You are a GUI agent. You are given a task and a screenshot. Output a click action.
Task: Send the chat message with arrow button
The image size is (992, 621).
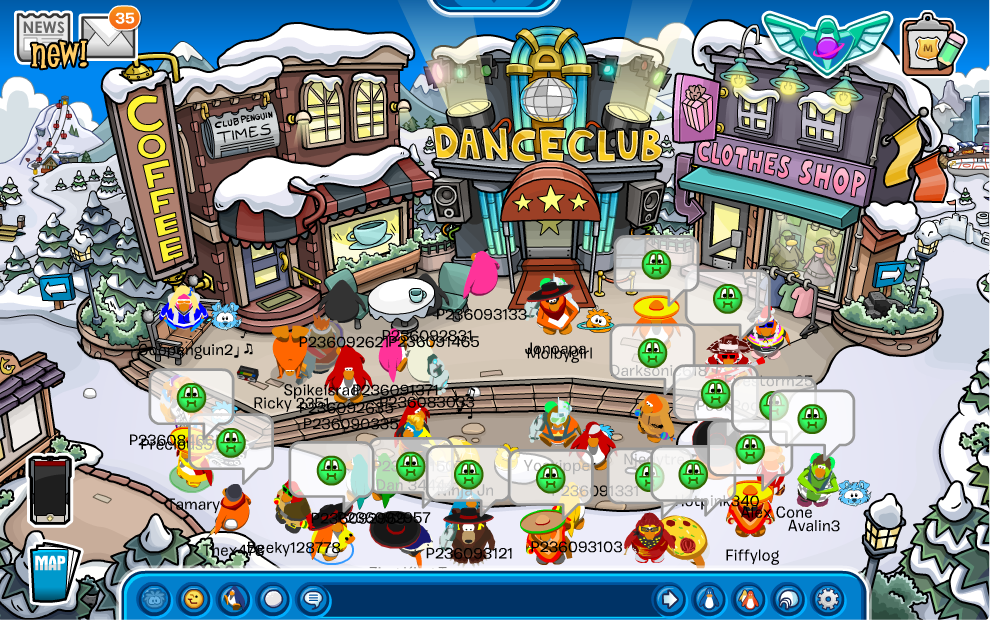pyautogui.click(x=669, y=599)
